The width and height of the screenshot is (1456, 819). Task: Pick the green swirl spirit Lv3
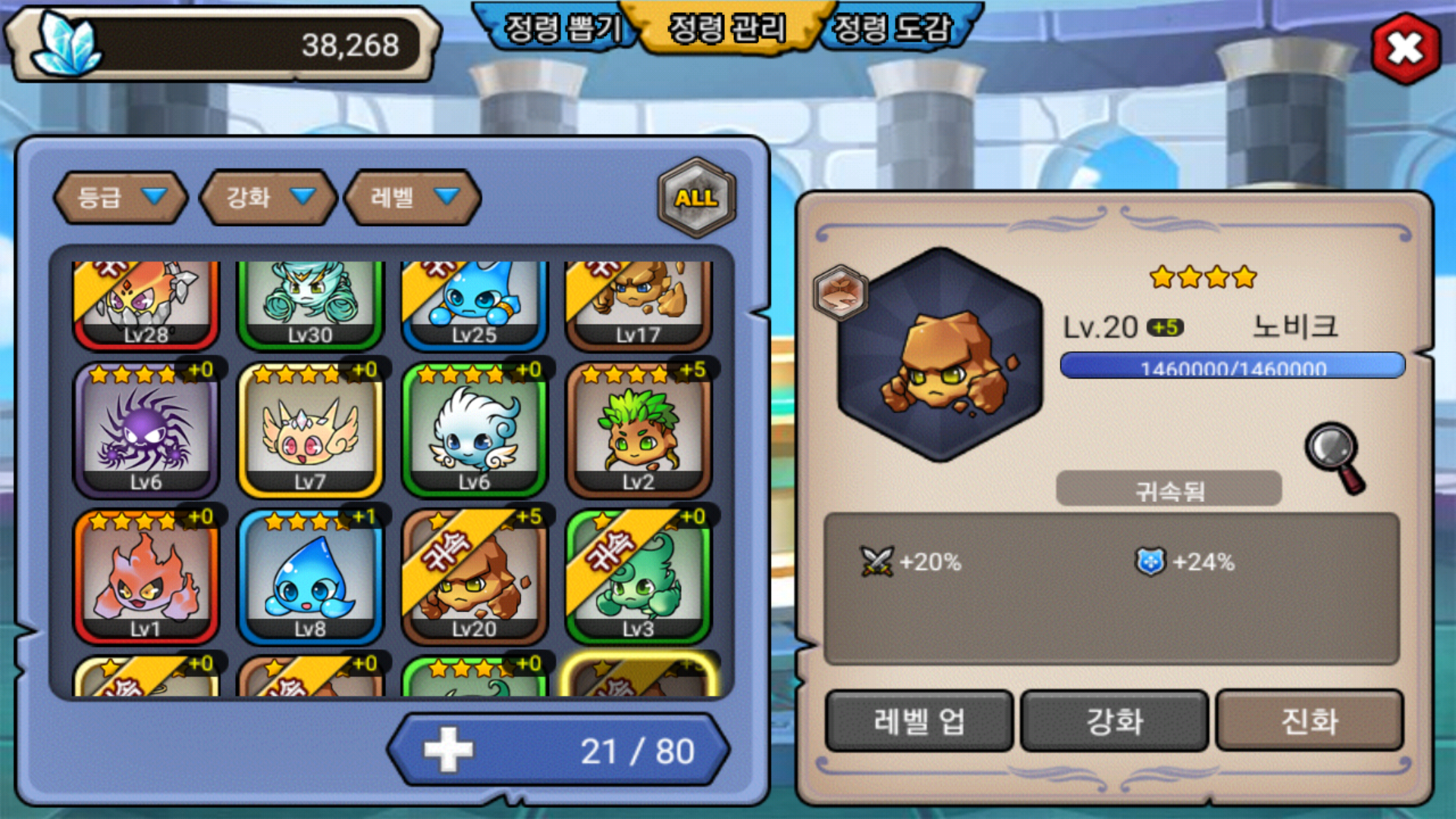(x=639, y=578)
